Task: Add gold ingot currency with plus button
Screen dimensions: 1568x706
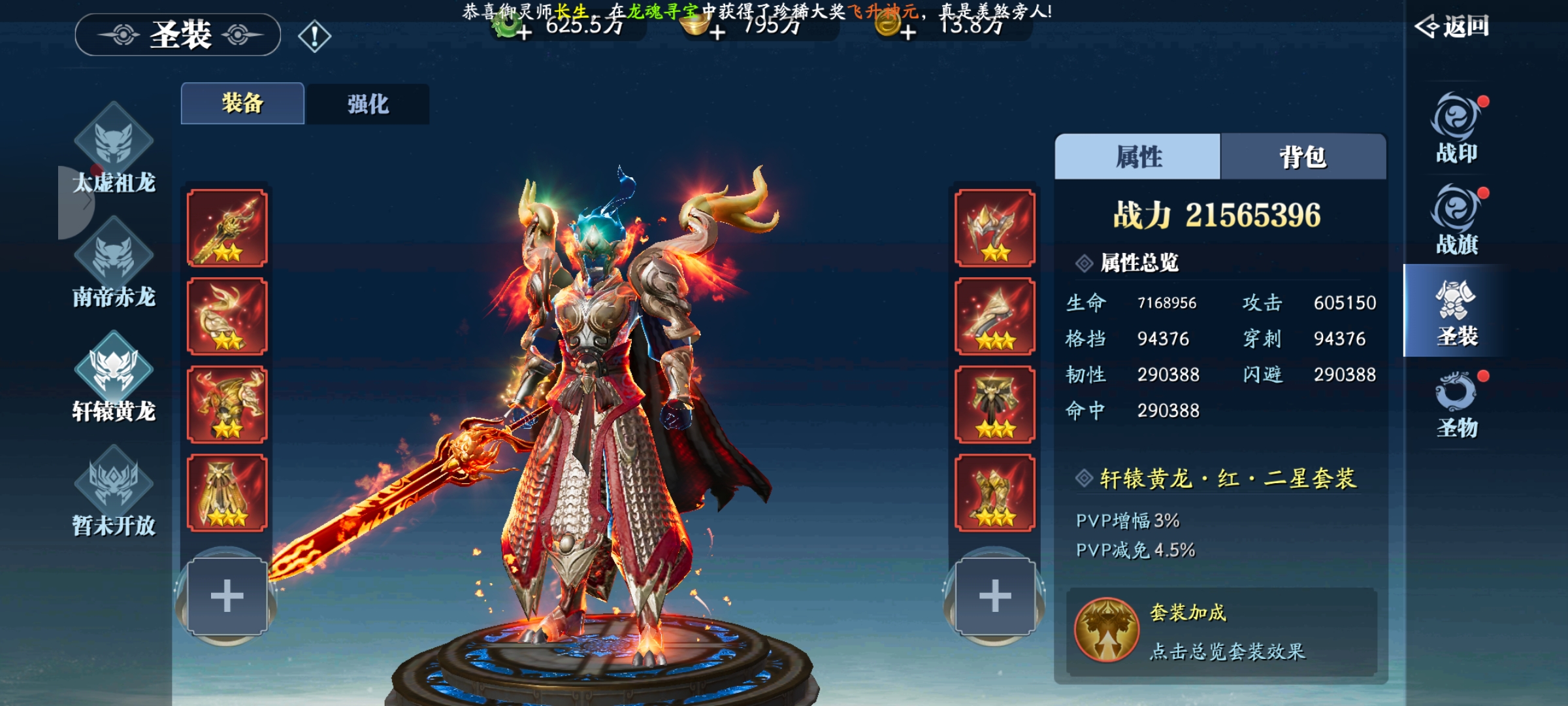Action: click(x=717, y=32)
